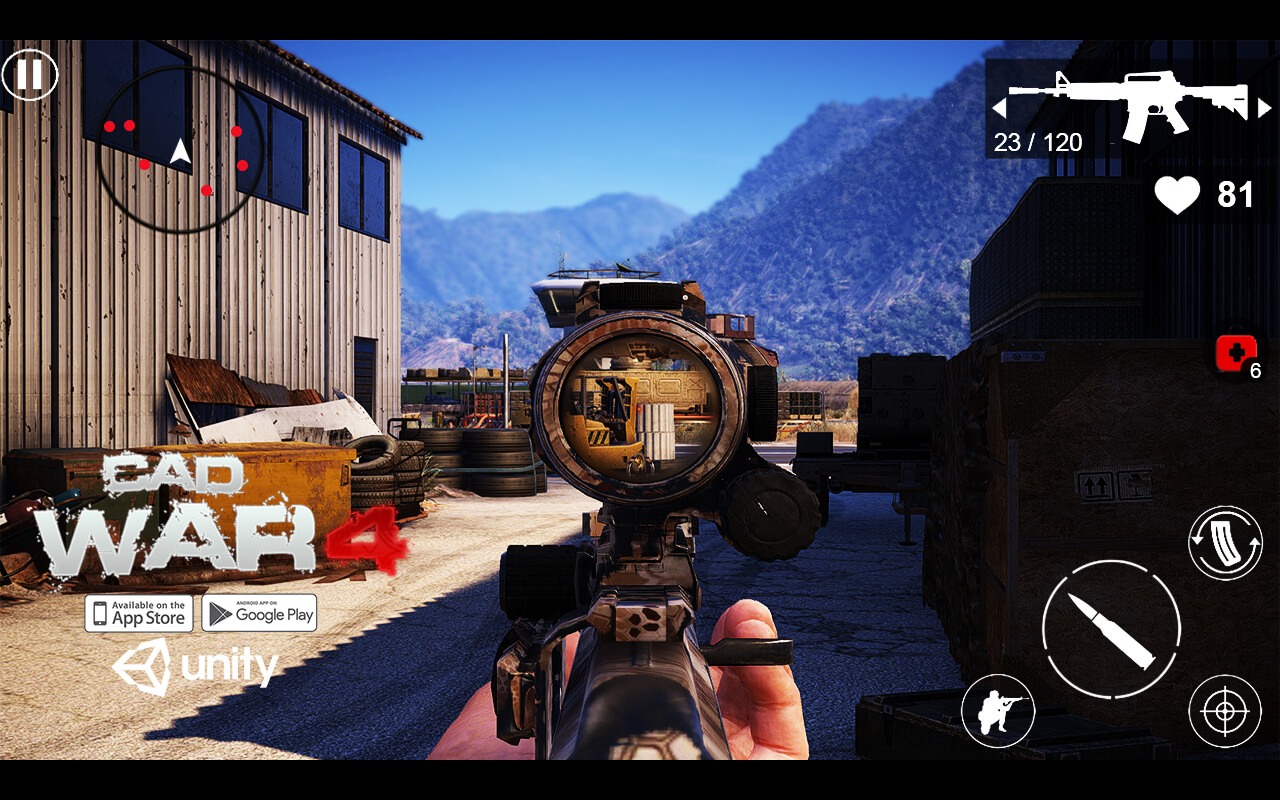This screenshot has height=800, width=1280.
Task: Fire the weapon using the bullet button
Action: pyautogui.click(x=1111, y=629)
